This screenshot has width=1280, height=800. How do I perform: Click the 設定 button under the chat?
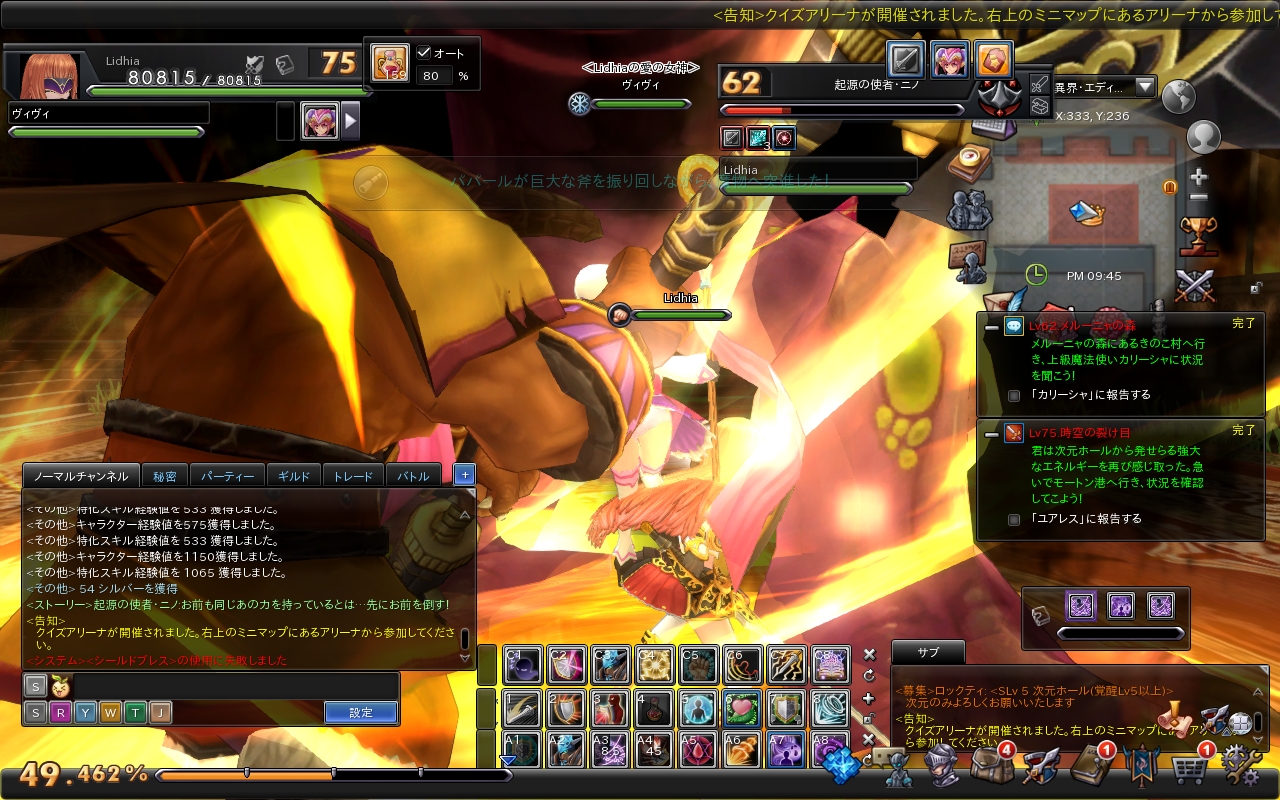coord(361,713)
